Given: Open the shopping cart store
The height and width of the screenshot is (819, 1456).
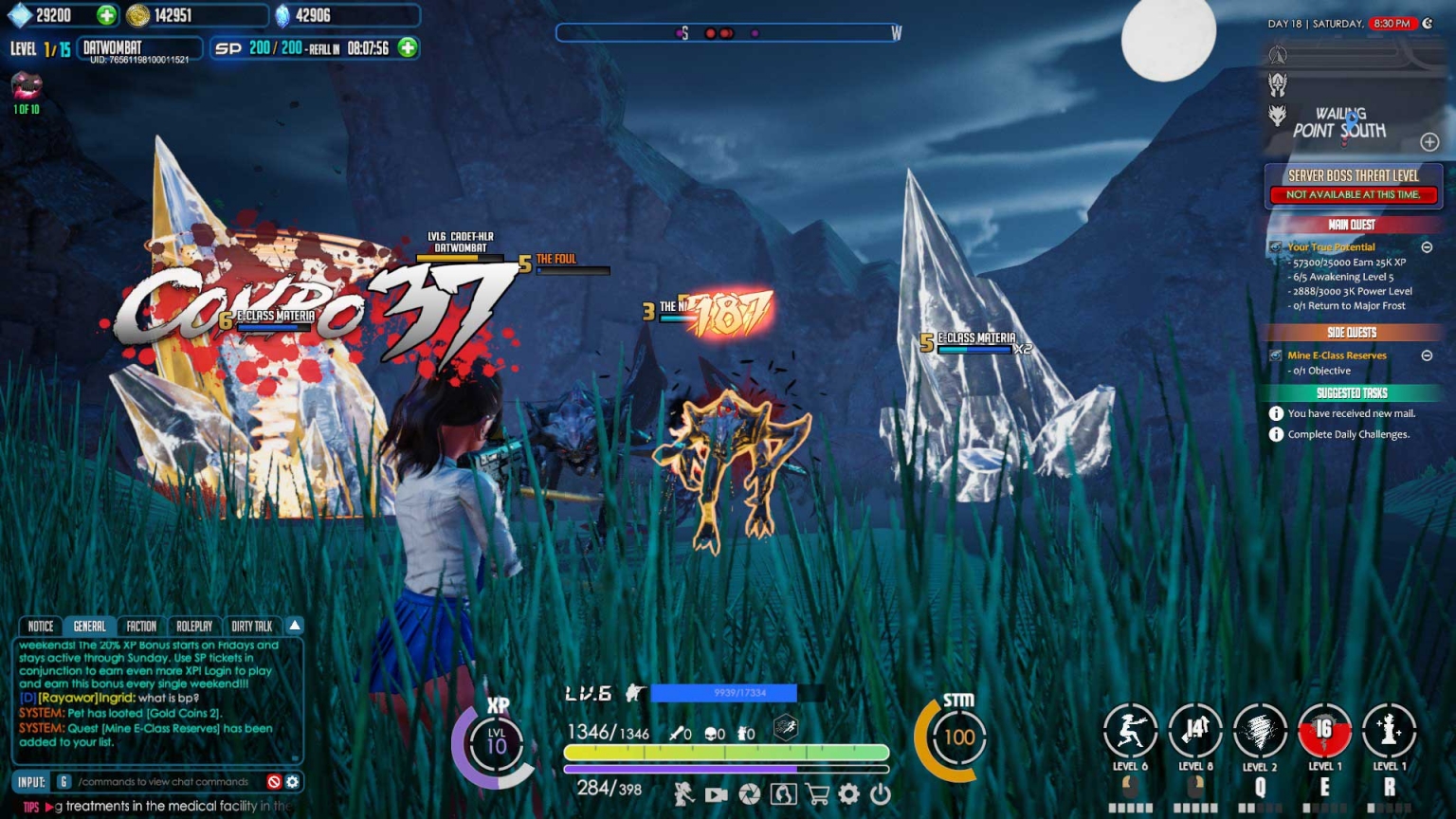Looking at the screenshot, I should 816,793.
